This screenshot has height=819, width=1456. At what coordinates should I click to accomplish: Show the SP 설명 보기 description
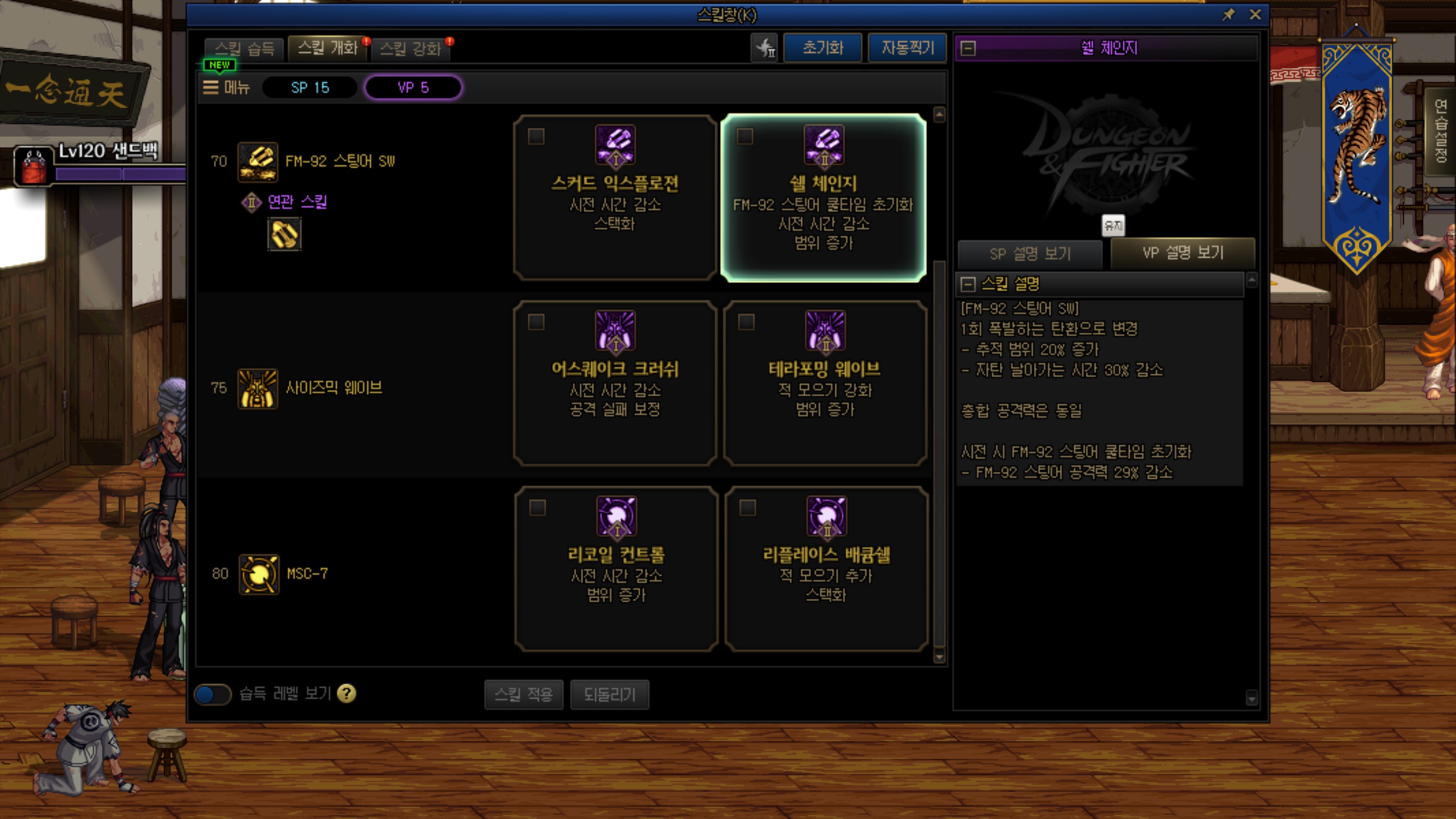pos(1030,254)
